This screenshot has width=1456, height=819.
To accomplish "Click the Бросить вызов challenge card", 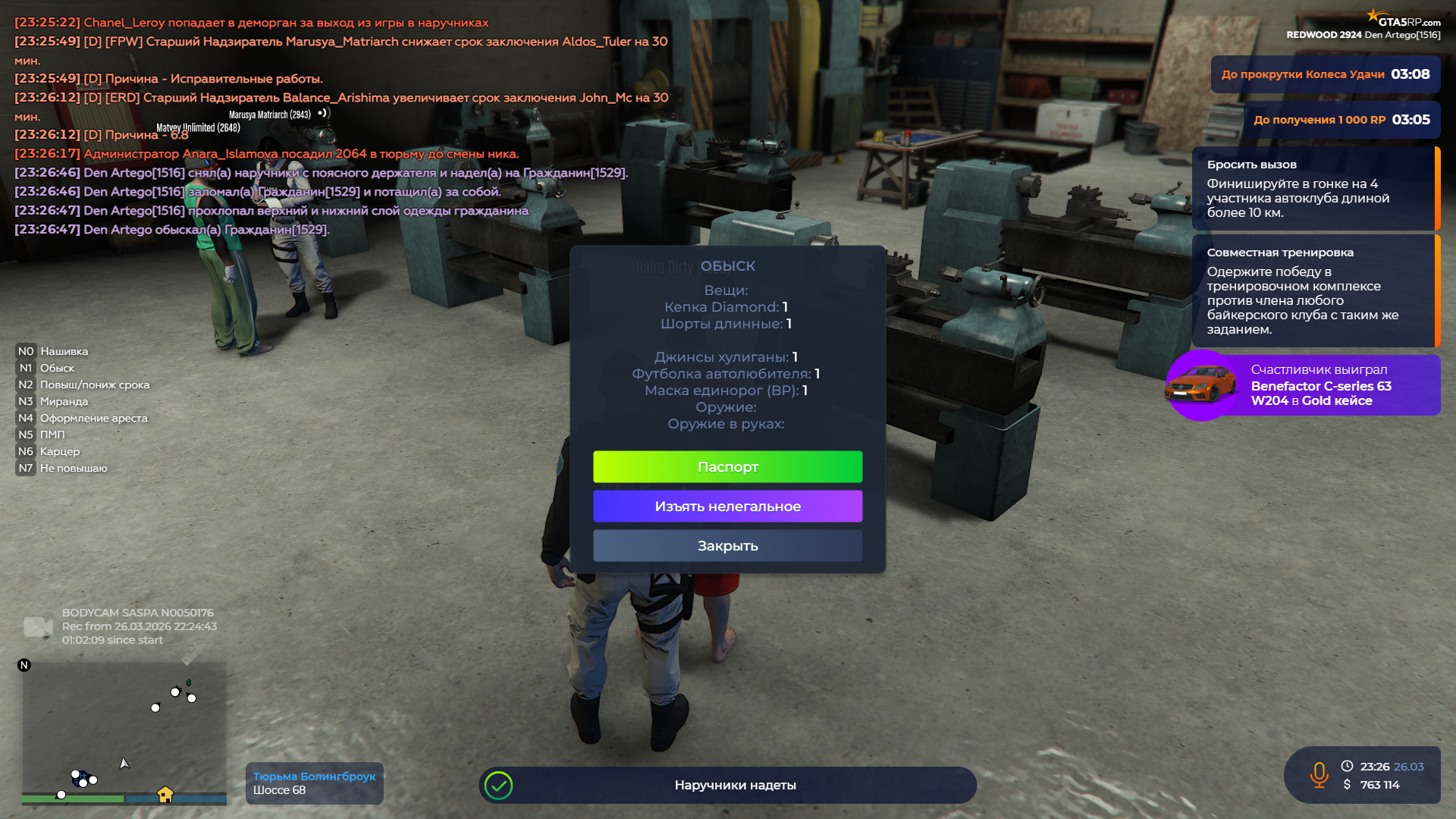I will (1315, 188).
